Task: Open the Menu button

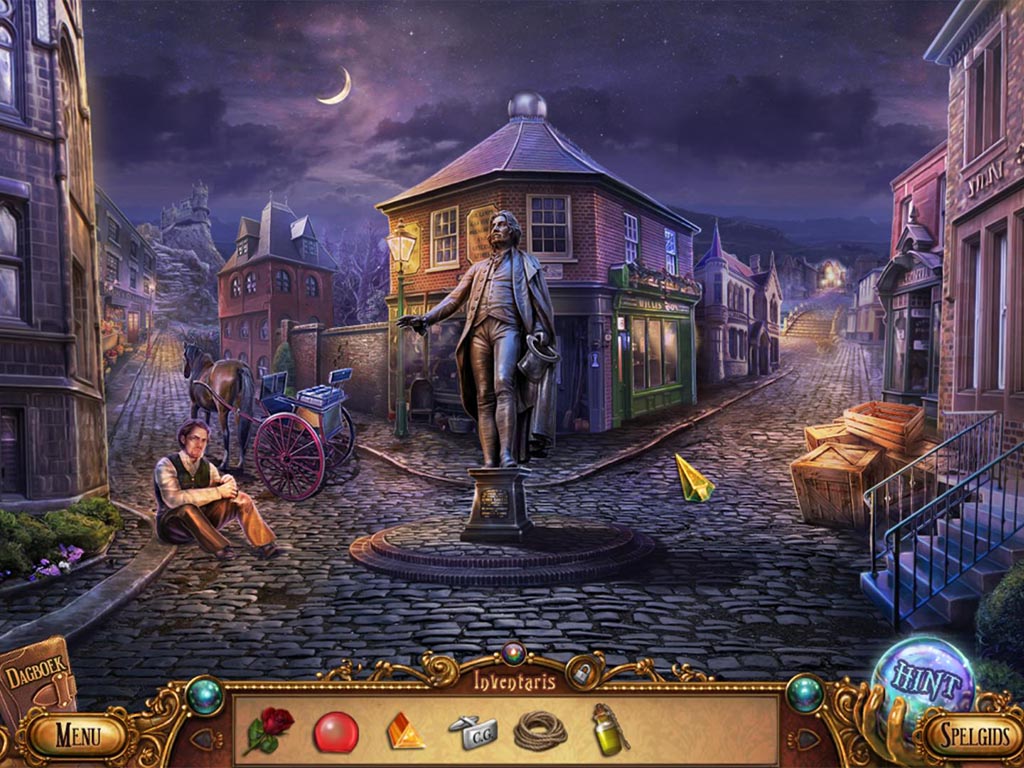Action: click(77, 737)
